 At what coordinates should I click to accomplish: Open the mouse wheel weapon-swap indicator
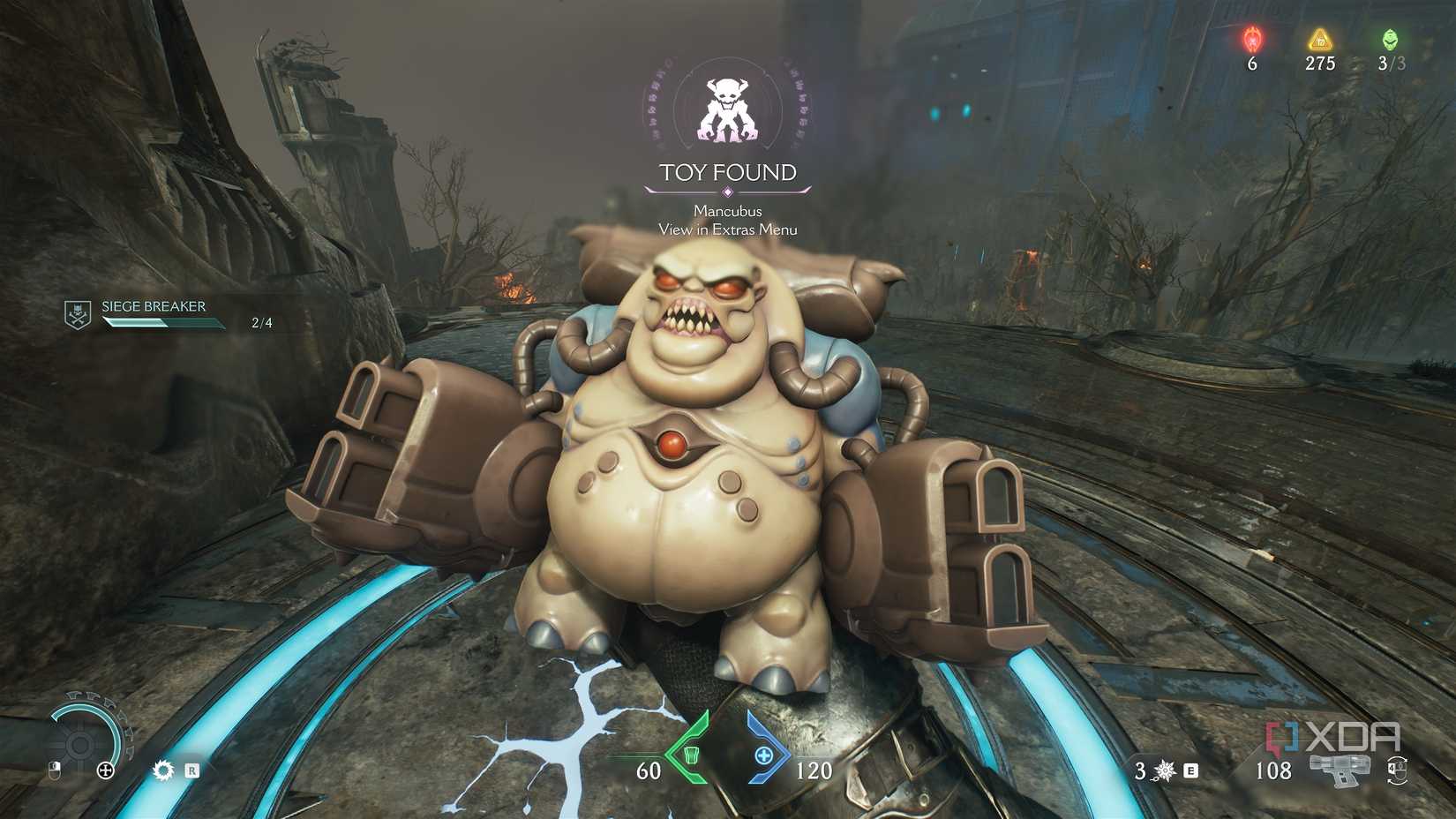(x=1399, y=770)
